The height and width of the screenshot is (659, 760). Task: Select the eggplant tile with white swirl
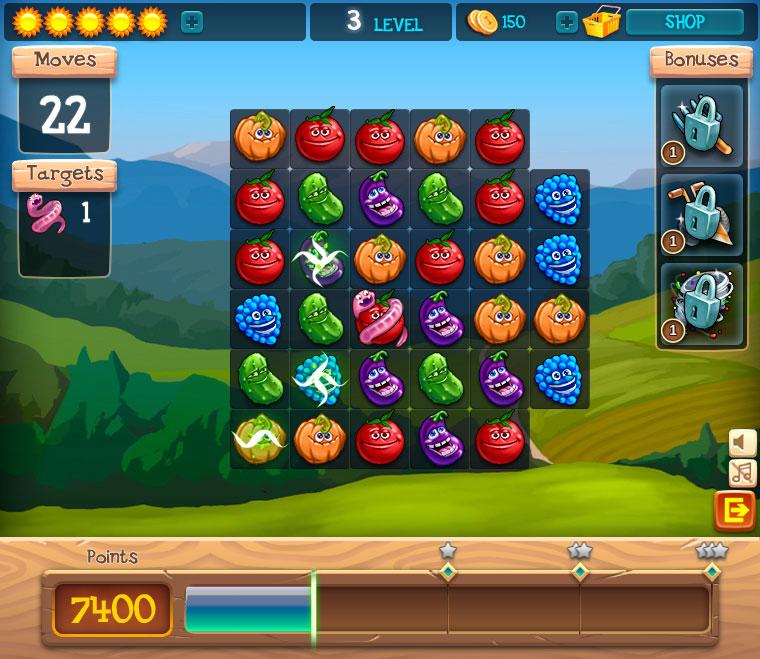319,259
